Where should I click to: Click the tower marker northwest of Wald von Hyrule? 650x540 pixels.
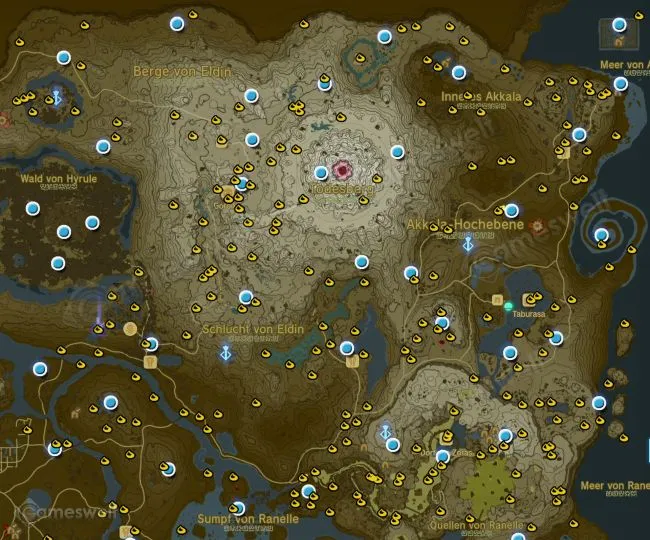[x=56, y=97]
